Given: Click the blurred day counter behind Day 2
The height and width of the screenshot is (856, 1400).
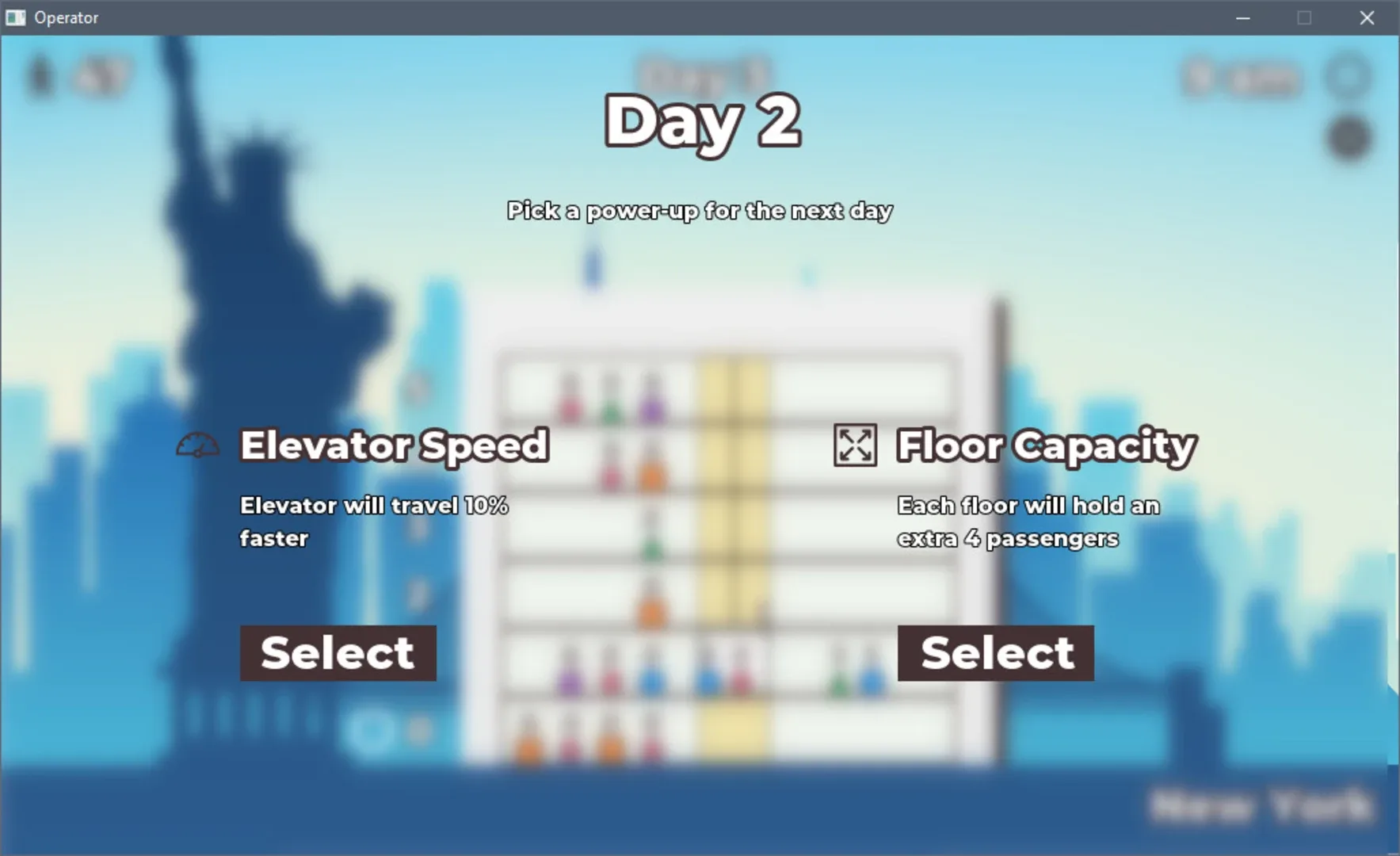Looking at the screenshot, I should point(700,71).
